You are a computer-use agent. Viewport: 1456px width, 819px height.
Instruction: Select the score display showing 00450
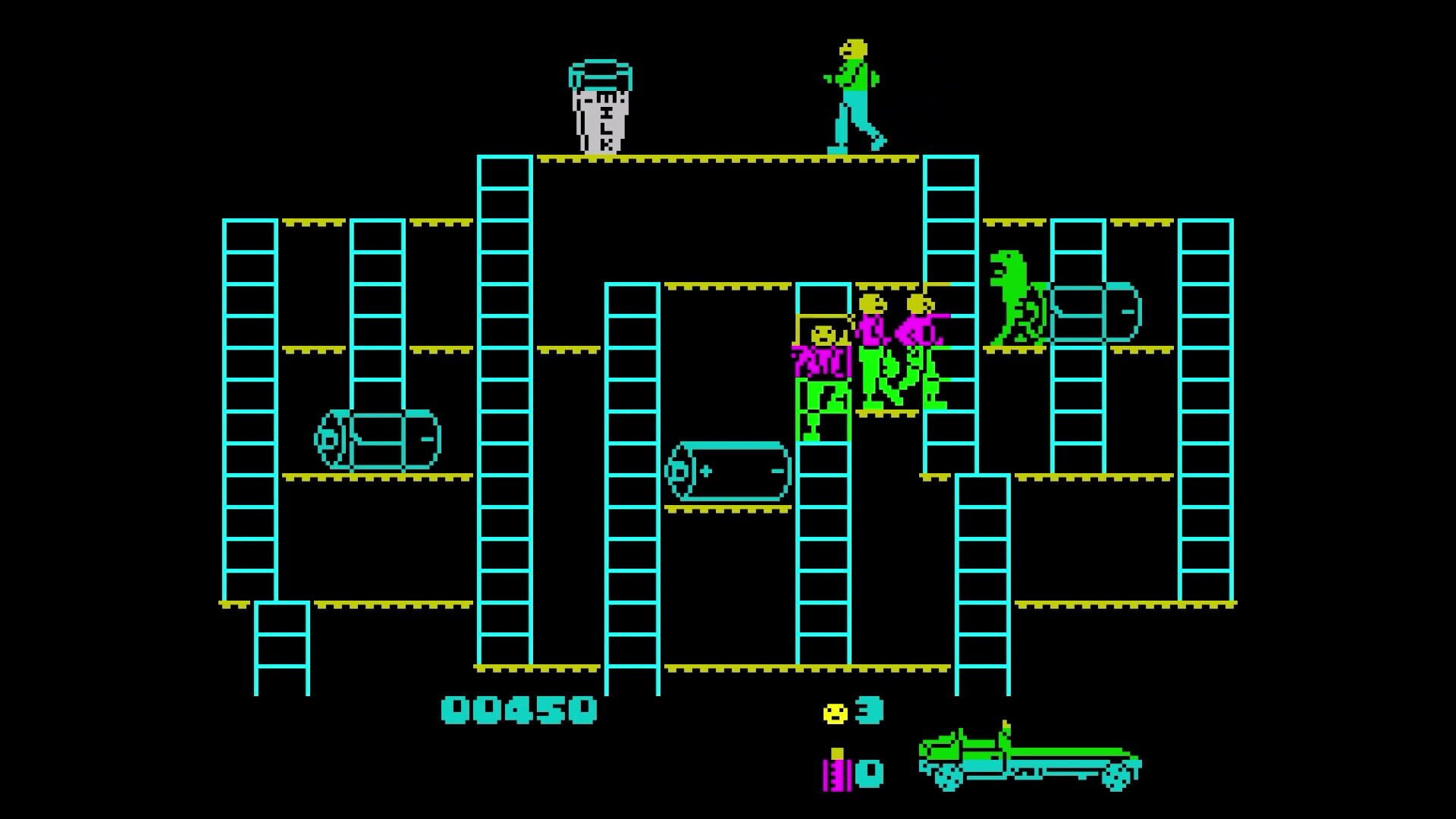519,711
